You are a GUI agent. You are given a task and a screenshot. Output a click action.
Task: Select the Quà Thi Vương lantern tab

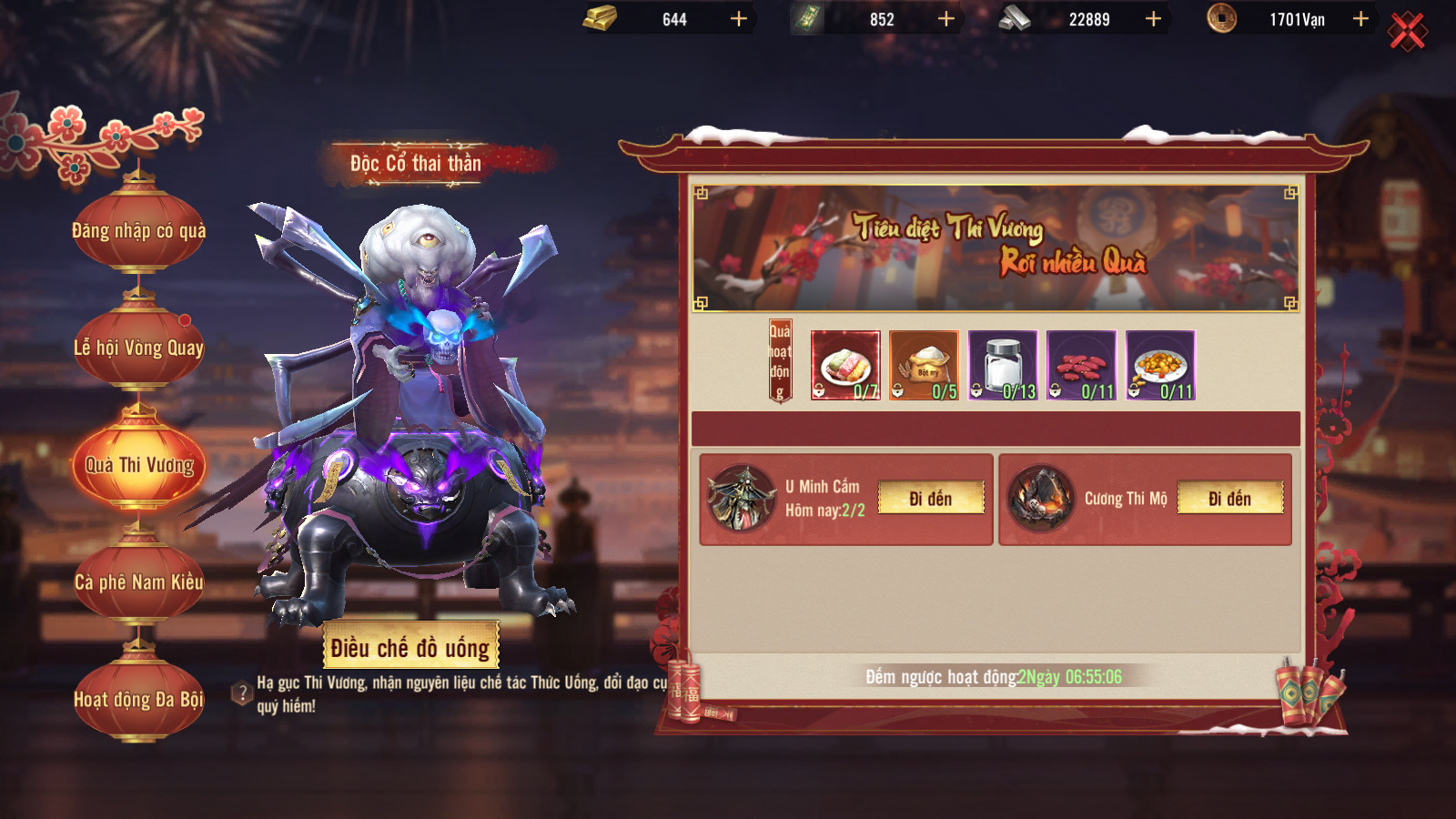click(139, 465)
